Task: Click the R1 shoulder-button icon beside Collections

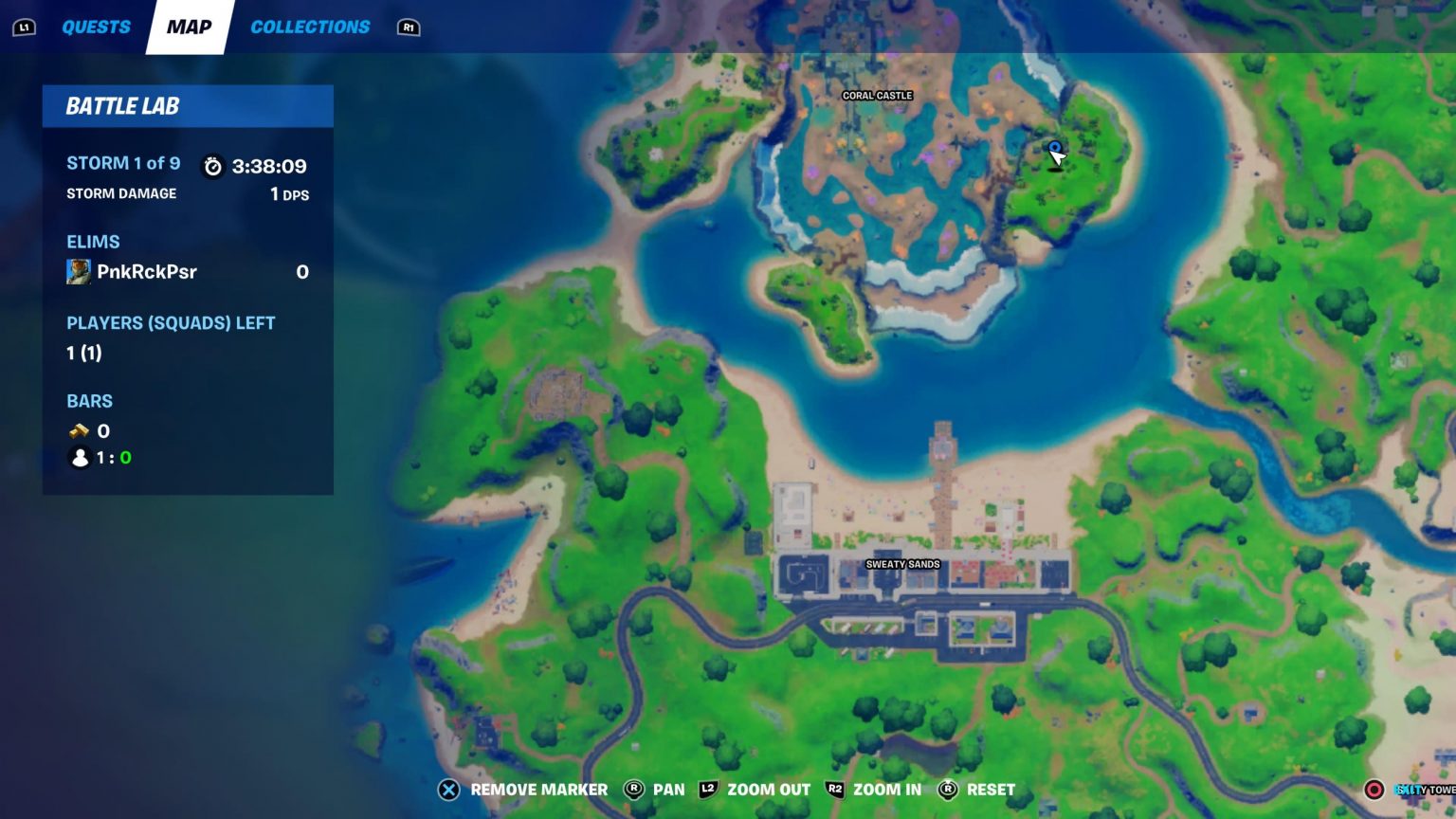Action: point(409,27)
